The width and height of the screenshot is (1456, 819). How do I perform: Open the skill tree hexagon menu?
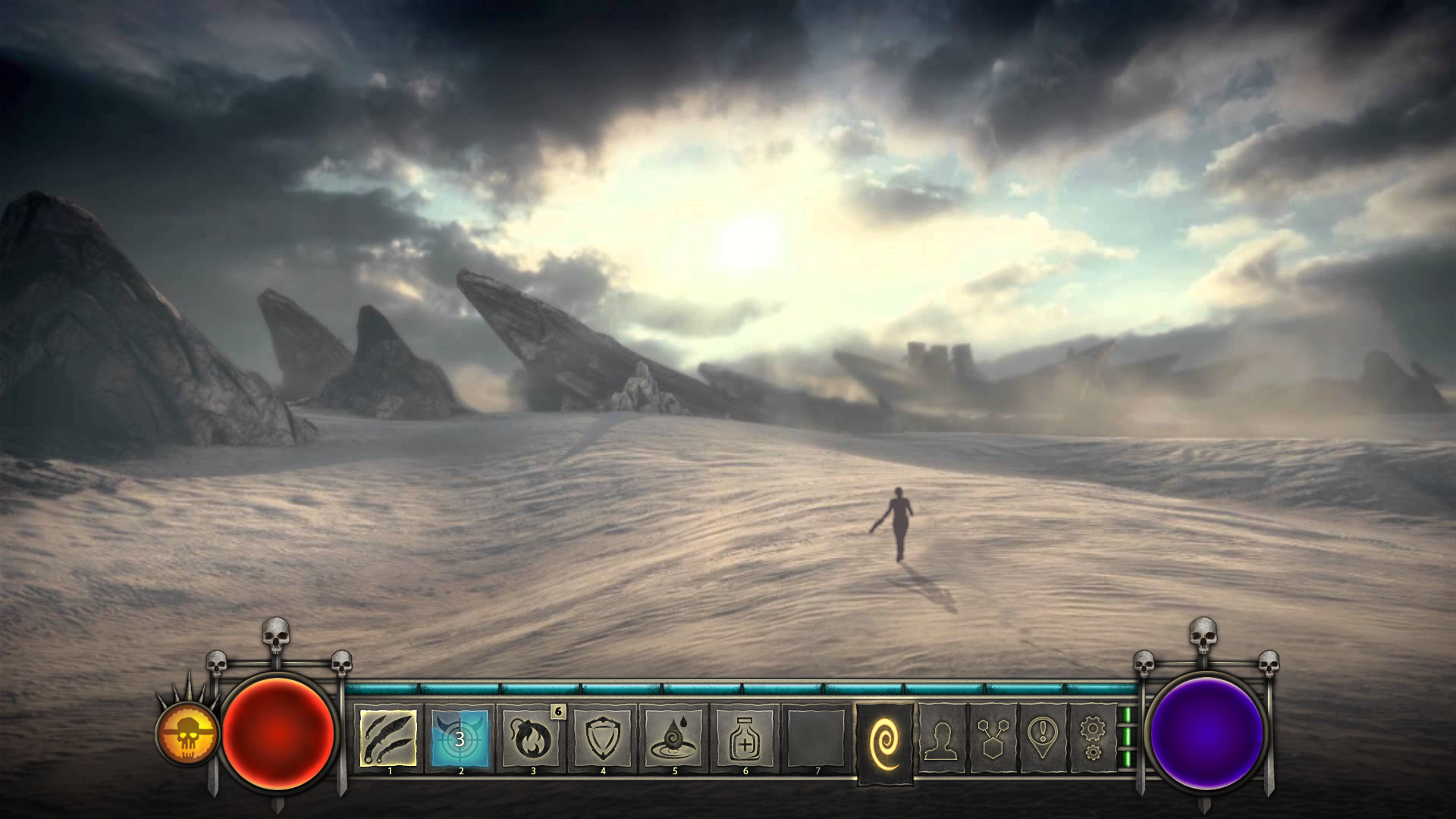[x=993, y=737]
